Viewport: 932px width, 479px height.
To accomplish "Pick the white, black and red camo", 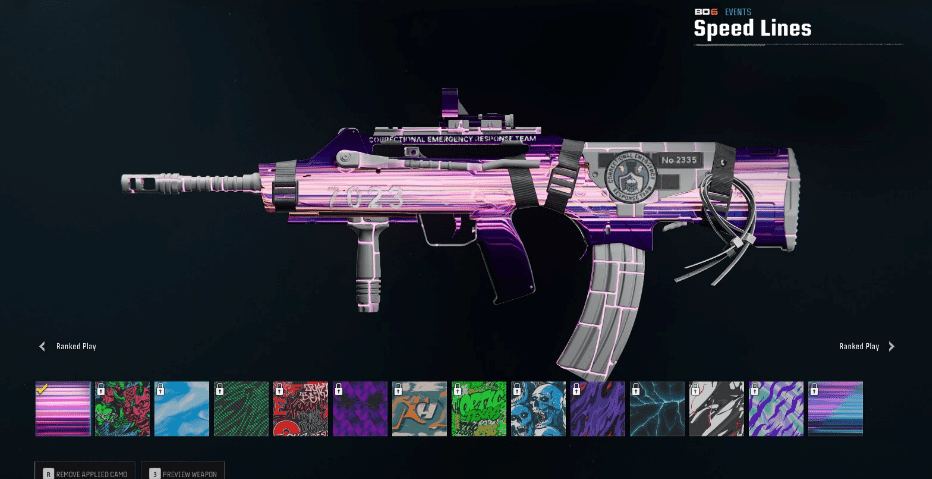I will click(x=717, y=408).
